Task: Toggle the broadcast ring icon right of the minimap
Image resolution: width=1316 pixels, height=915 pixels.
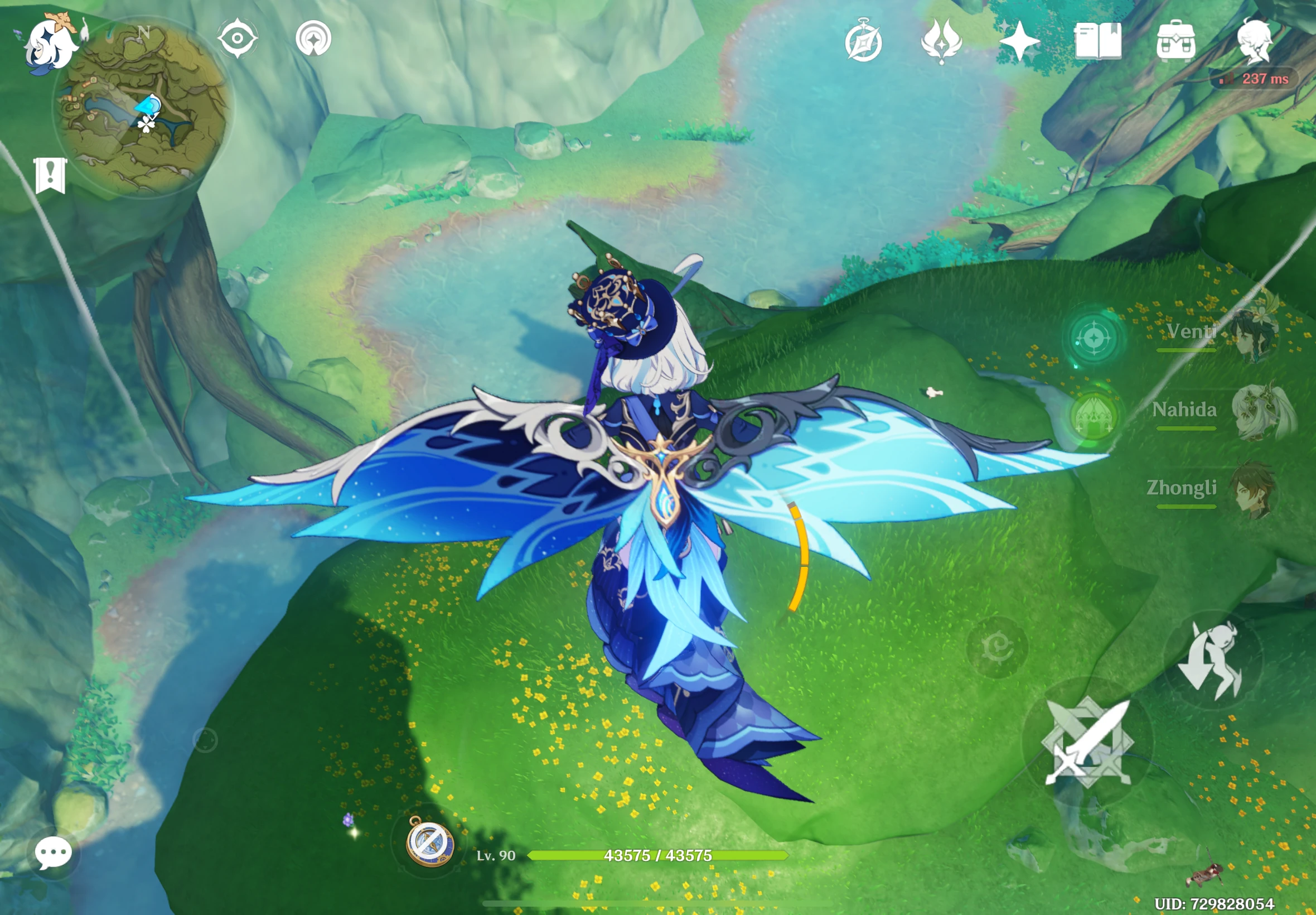Action: pos(312,38)
